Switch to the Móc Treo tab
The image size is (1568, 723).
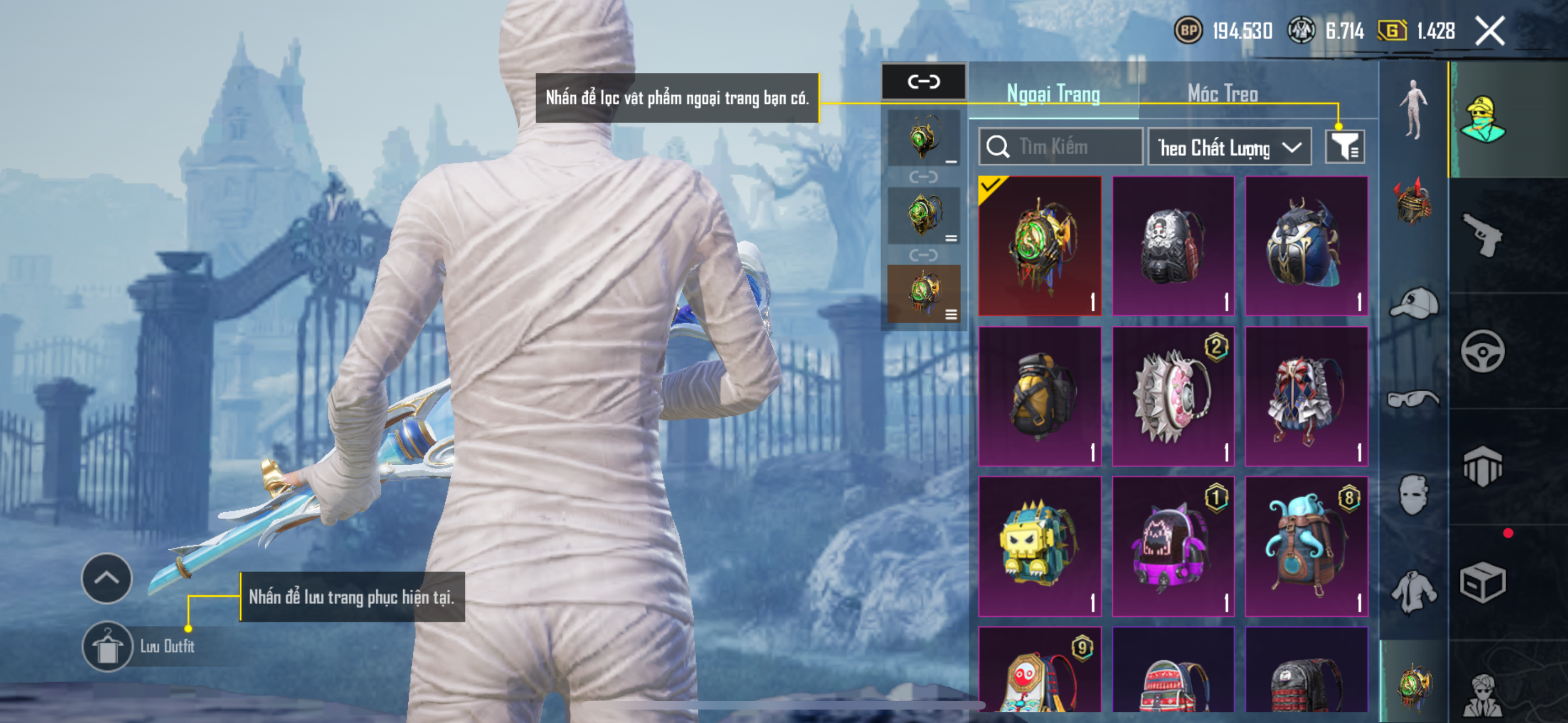1222,94
